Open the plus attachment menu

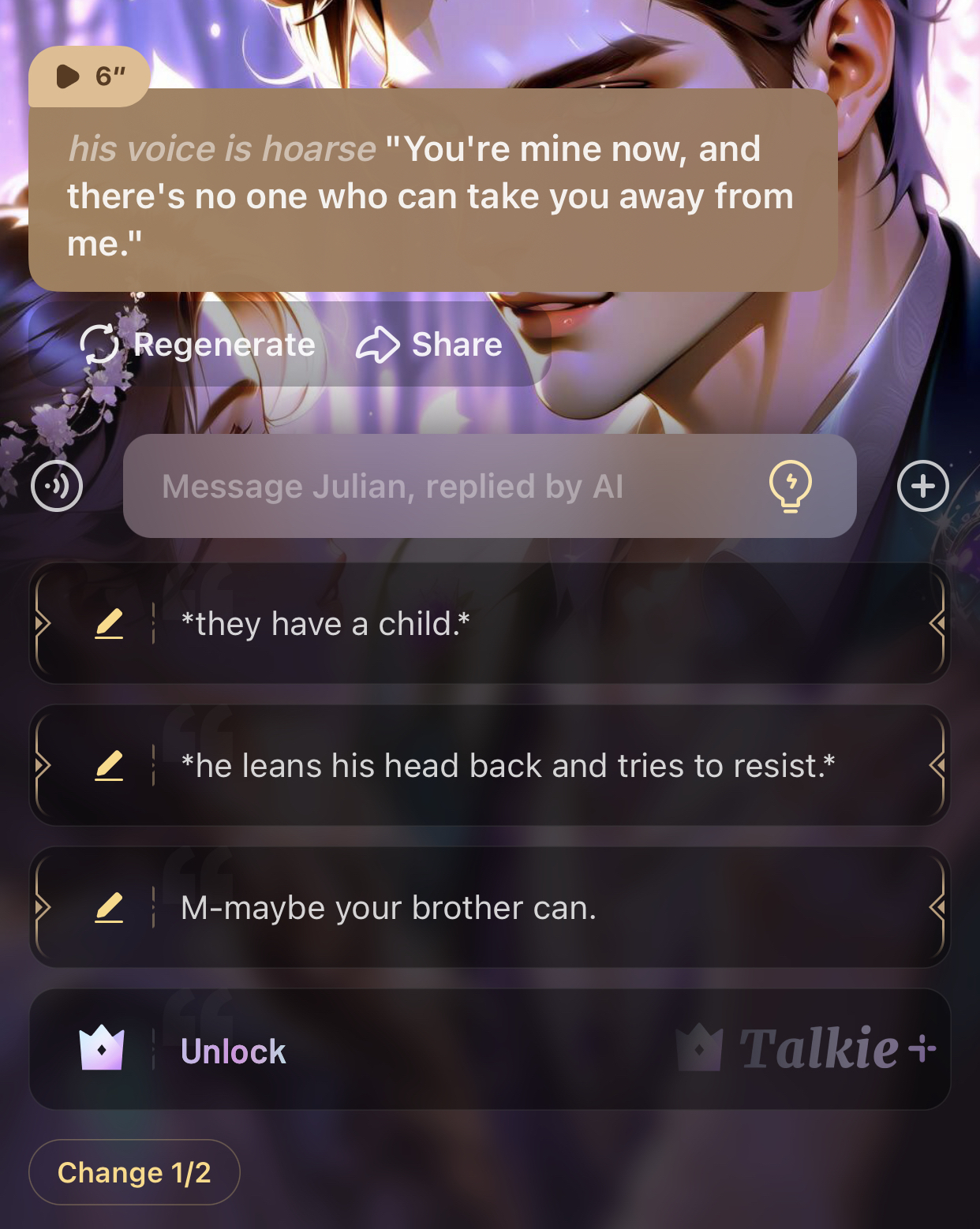(922, 486)
